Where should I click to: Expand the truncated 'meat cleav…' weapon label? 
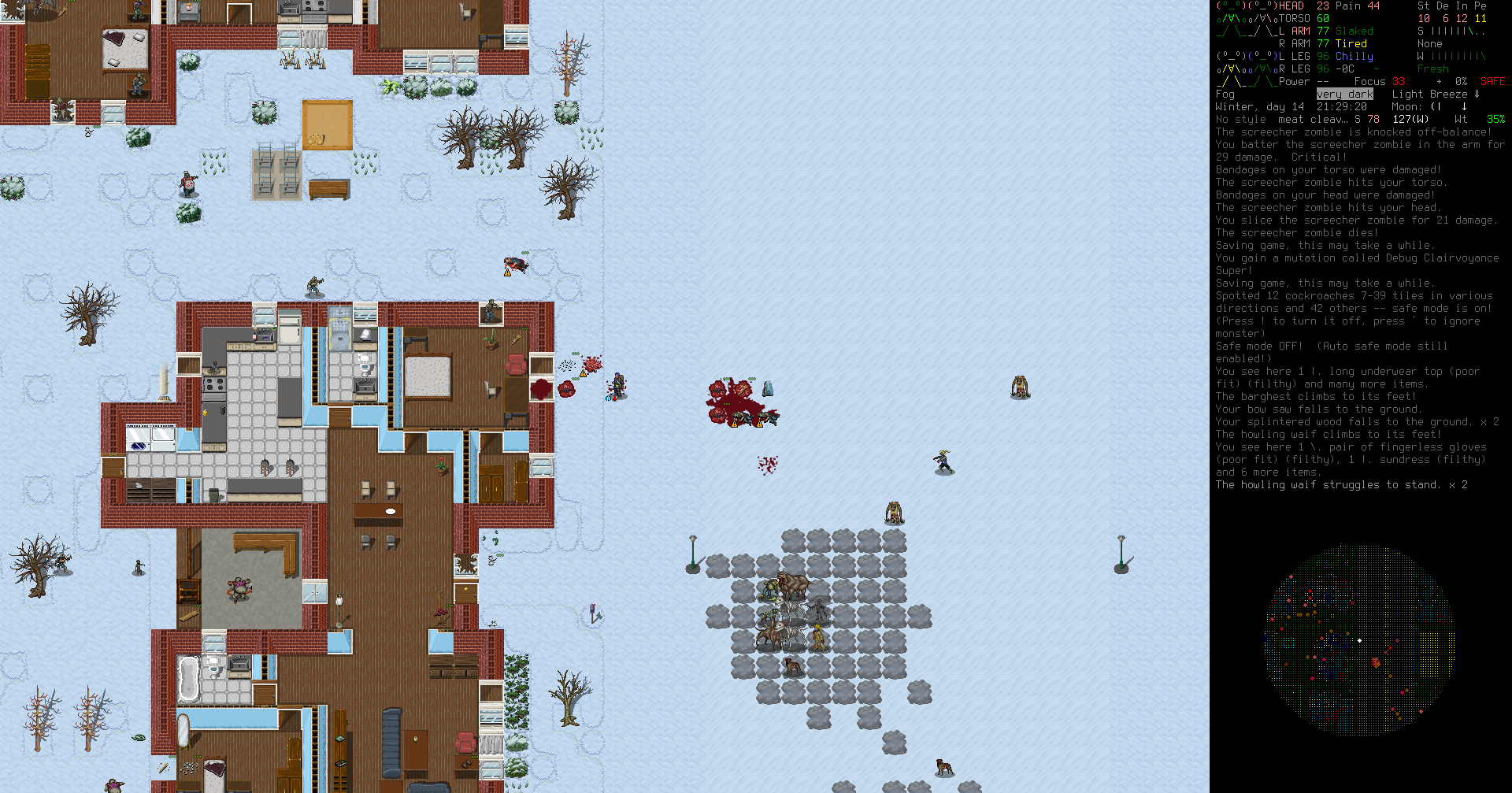1313,119
